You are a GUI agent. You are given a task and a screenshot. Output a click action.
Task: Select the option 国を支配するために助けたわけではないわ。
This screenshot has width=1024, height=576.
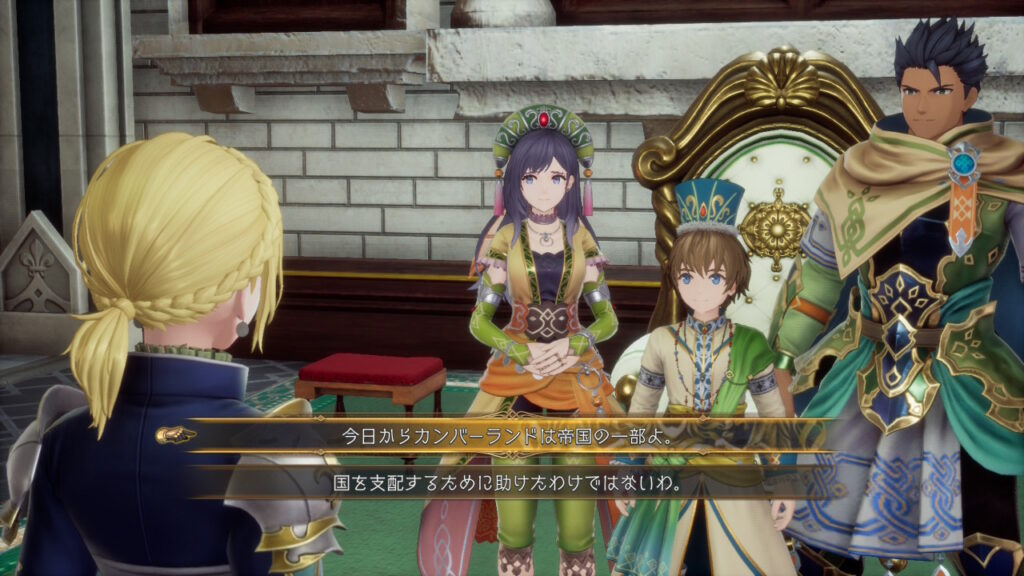coord(509,482)
